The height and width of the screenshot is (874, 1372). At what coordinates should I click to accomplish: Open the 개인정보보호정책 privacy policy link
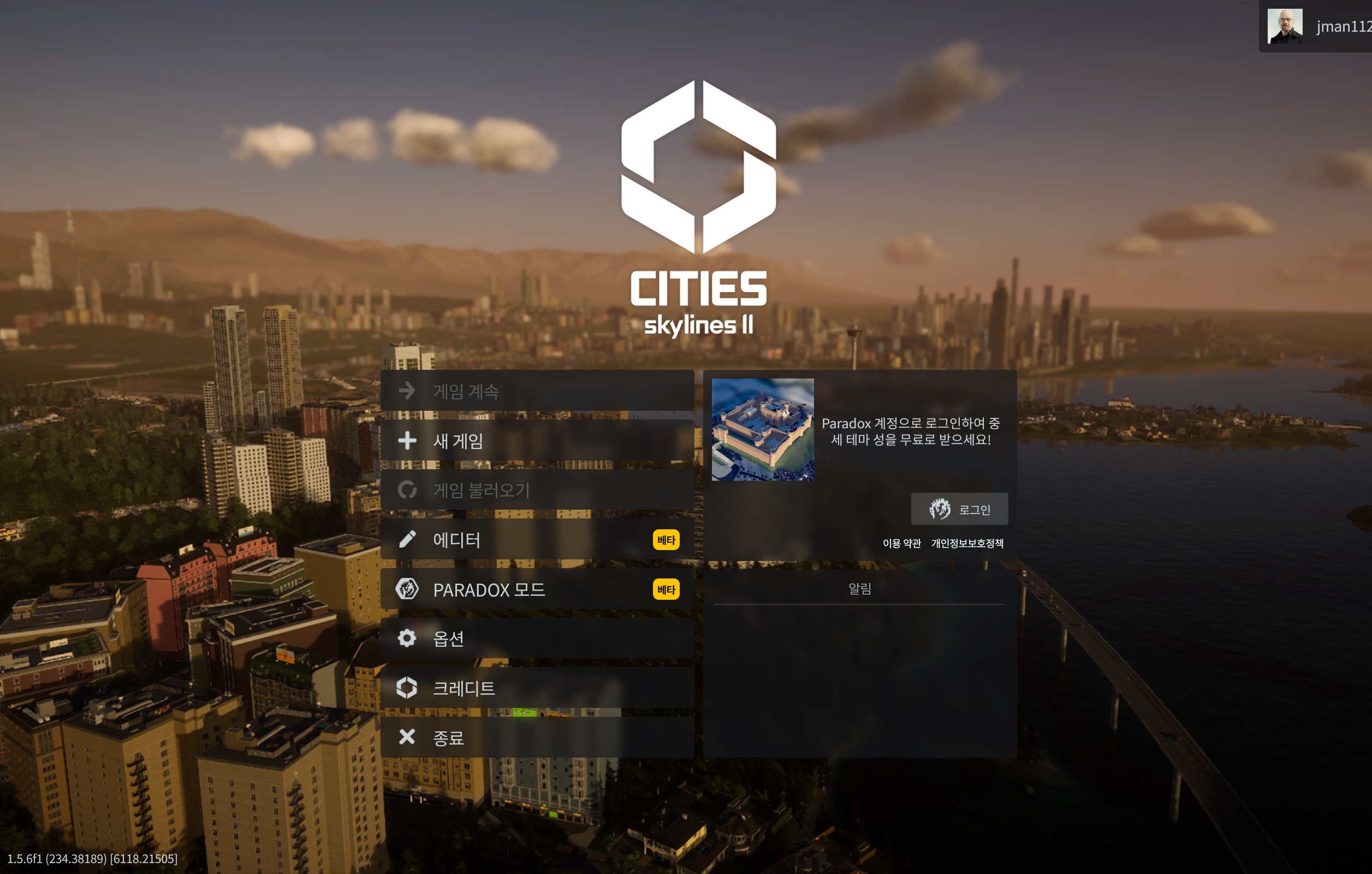(967, 544)
